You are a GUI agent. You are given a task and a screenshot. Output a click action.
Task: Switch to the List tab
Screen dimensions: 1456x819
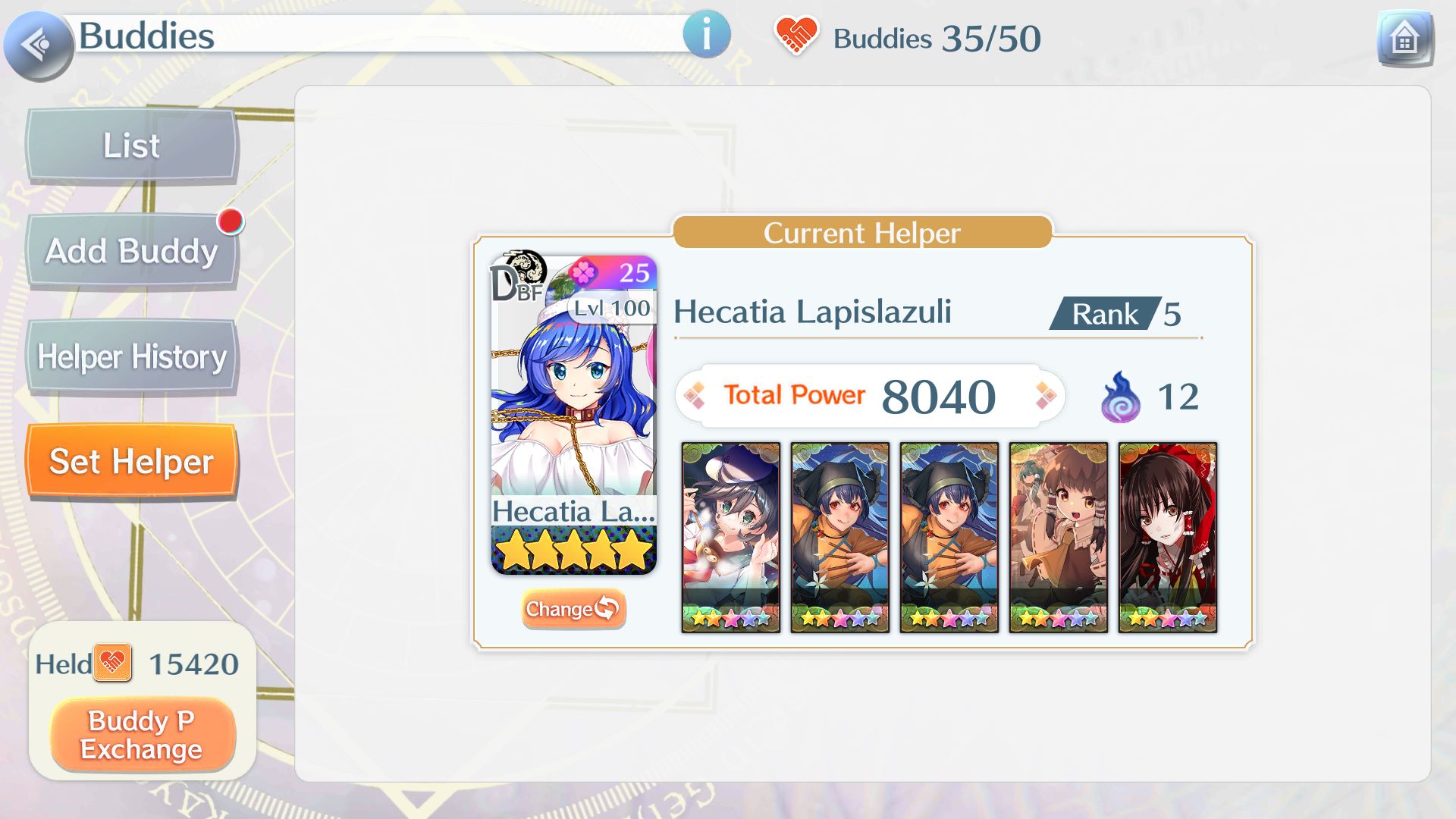point(132,146)
